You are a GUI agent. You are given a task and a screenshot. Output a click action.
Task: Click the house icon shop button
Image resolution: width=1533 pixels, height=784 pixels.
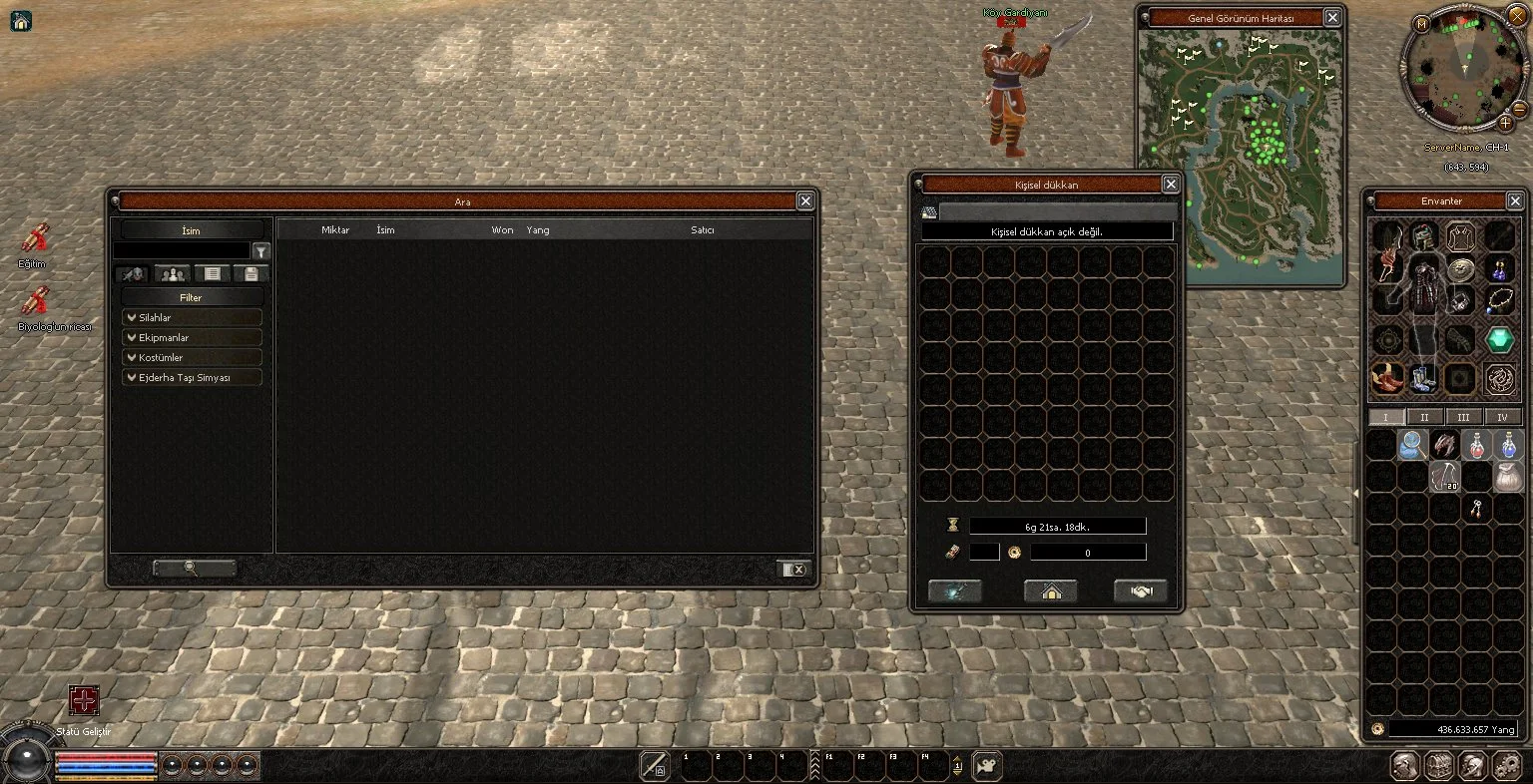[1051, 591]
